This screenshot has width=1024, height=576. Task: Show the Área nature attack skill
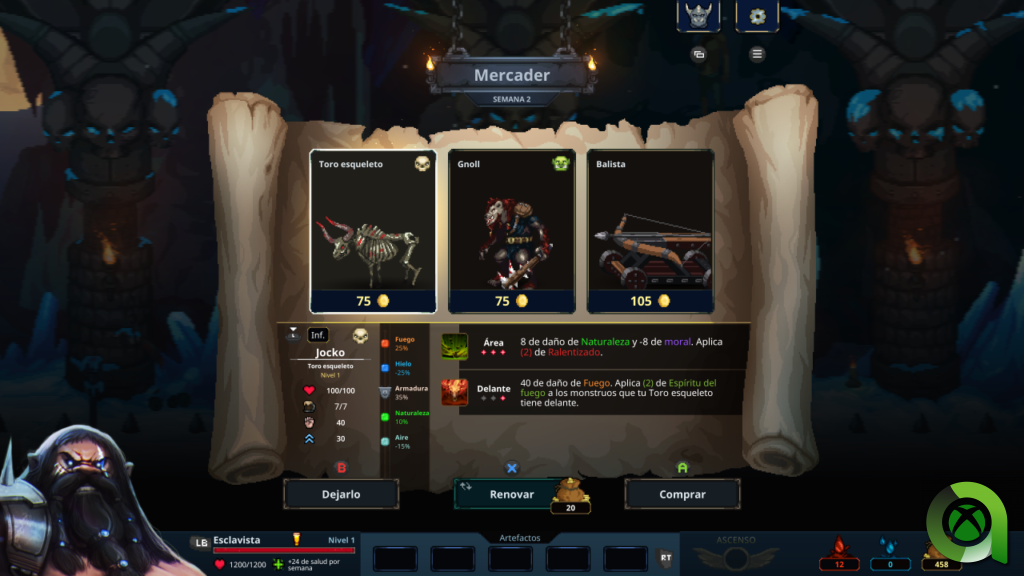pyautogui.click(x=455, y=347)
